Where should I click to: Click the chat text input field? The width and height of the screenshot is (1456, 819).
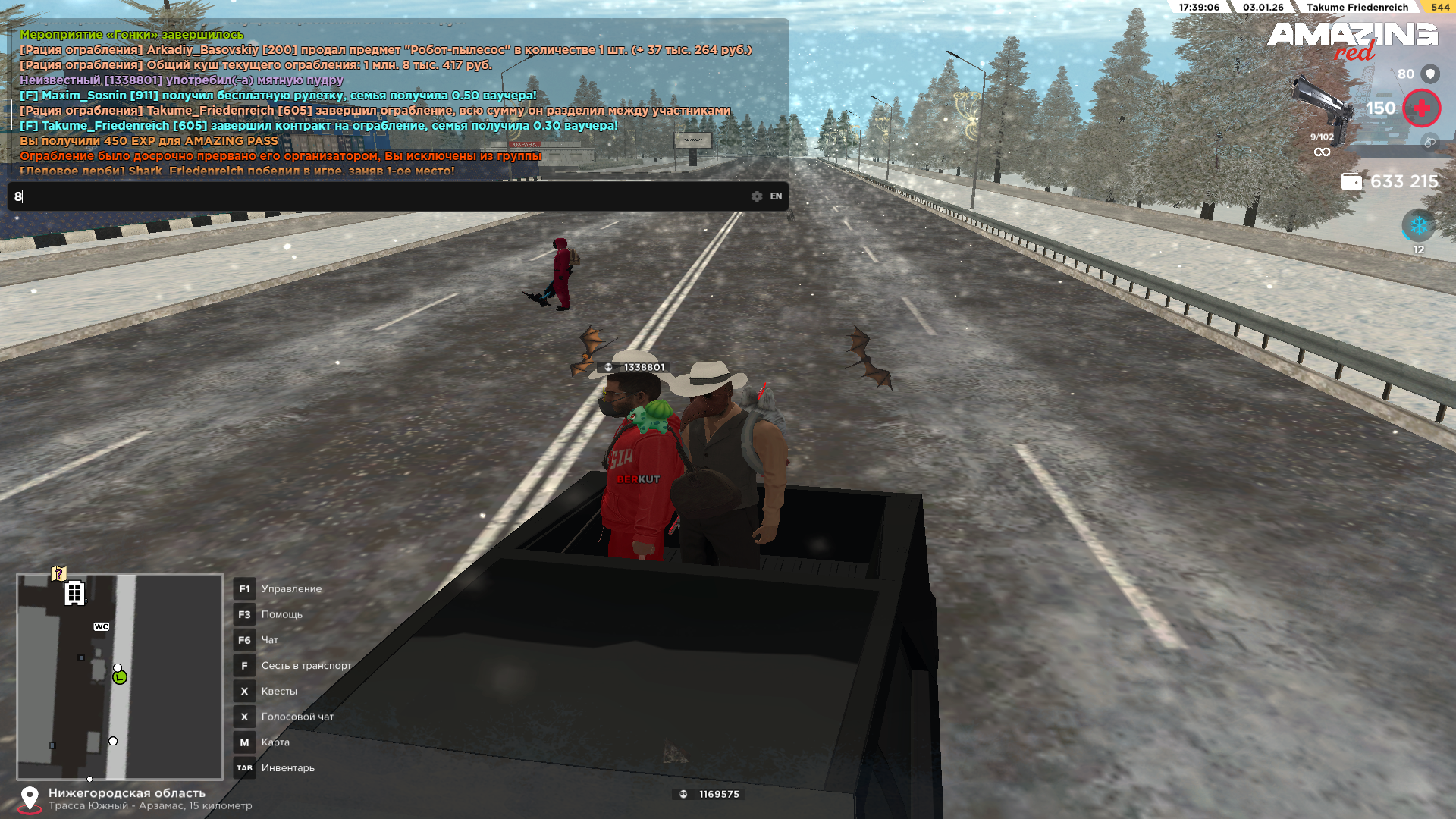click(379, 196)
